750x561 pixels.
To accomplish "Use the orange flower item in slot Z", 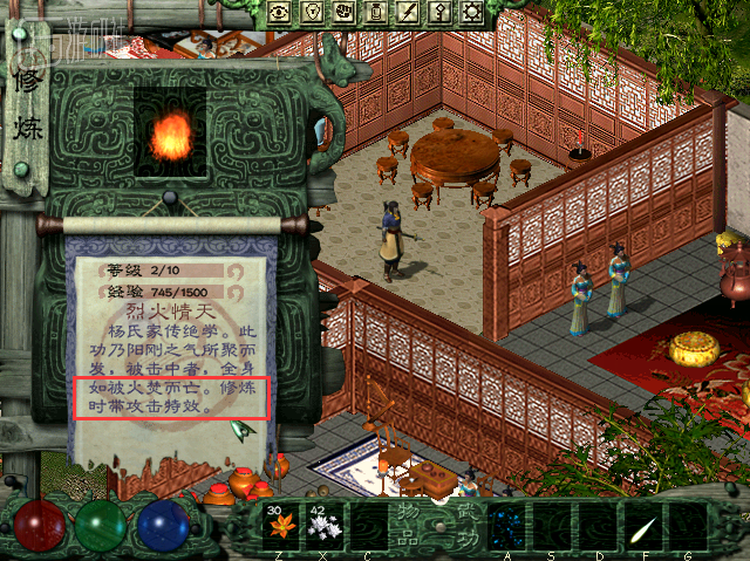I will (x=281, y=525).
